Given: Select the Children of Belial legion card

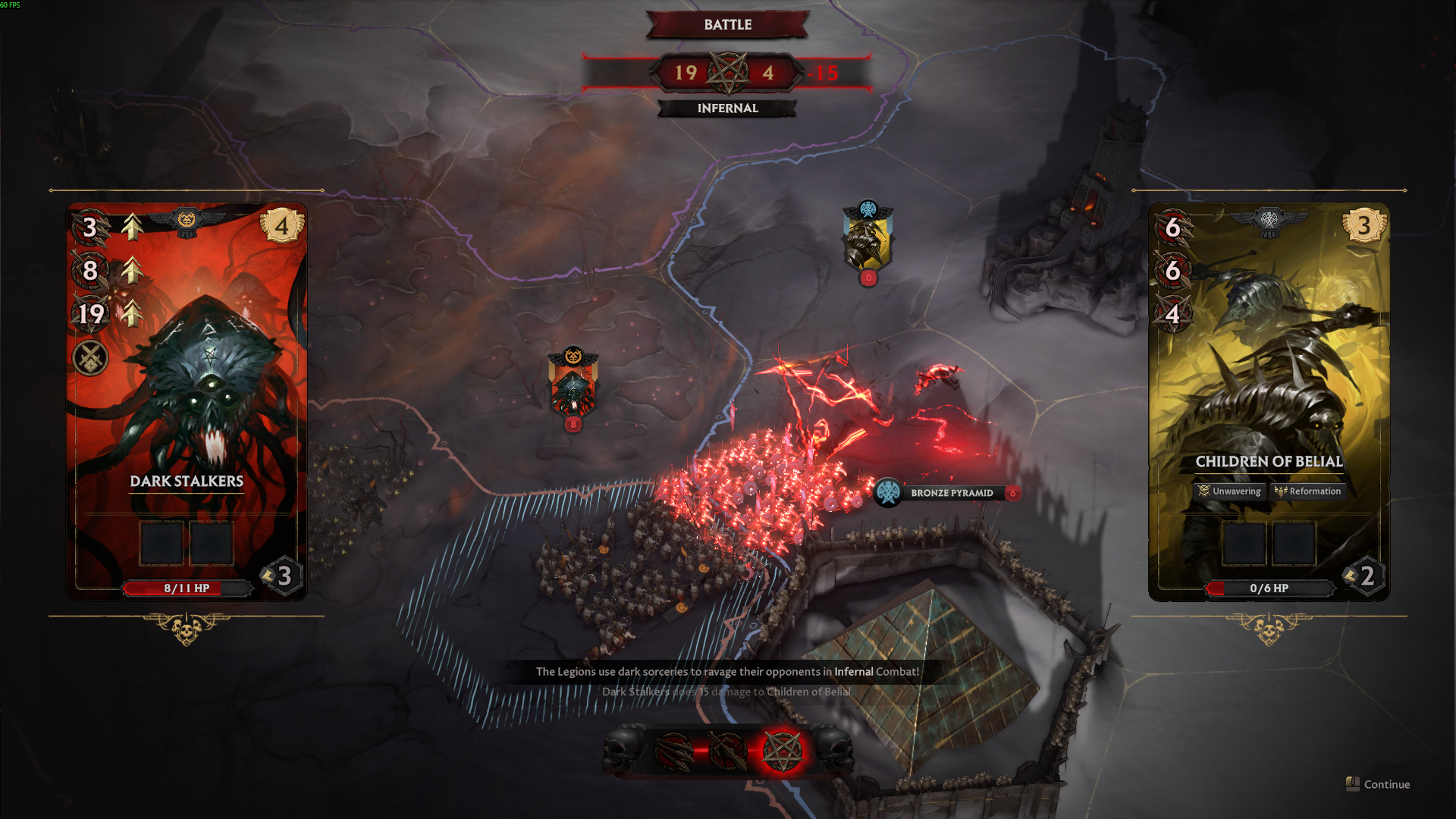Looking at the screenshot, I should (1269, 402).
